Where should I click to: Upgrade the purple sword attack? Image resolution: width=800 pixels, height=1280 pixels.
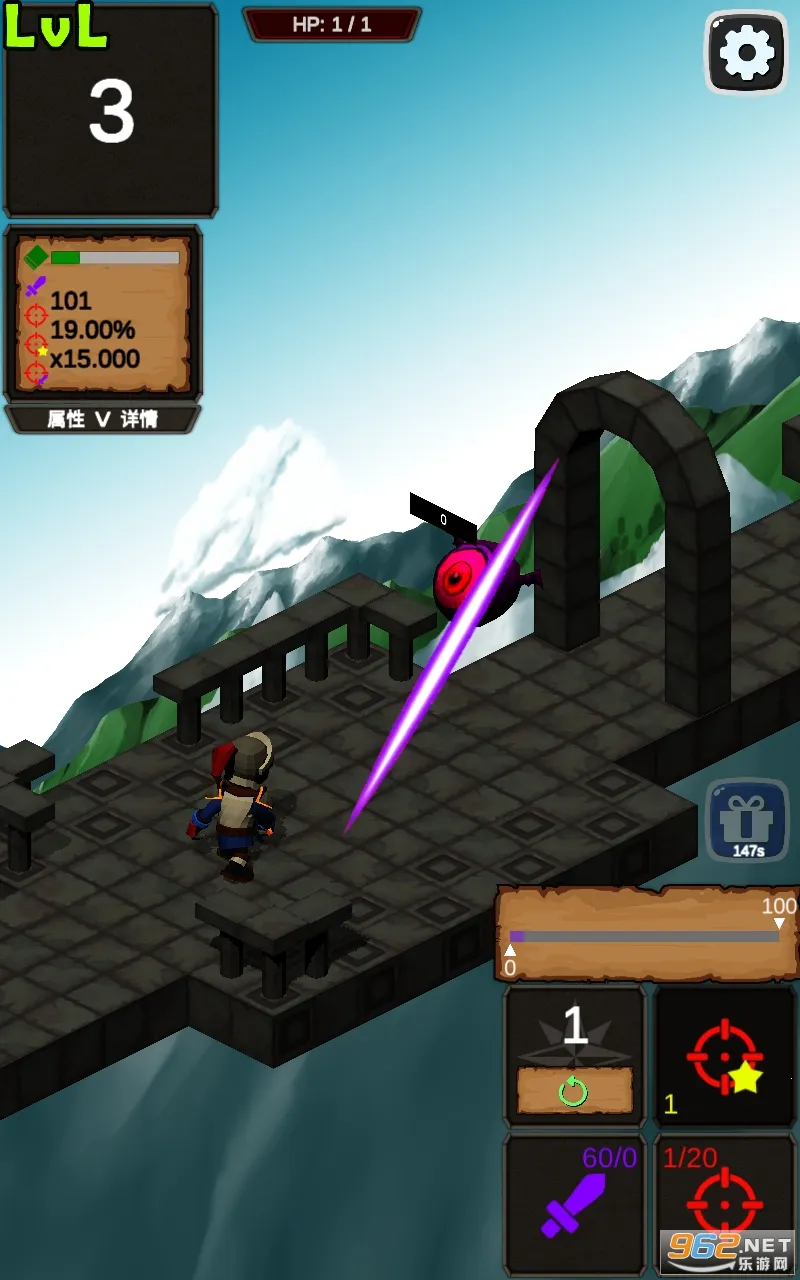coord(574,1204)
